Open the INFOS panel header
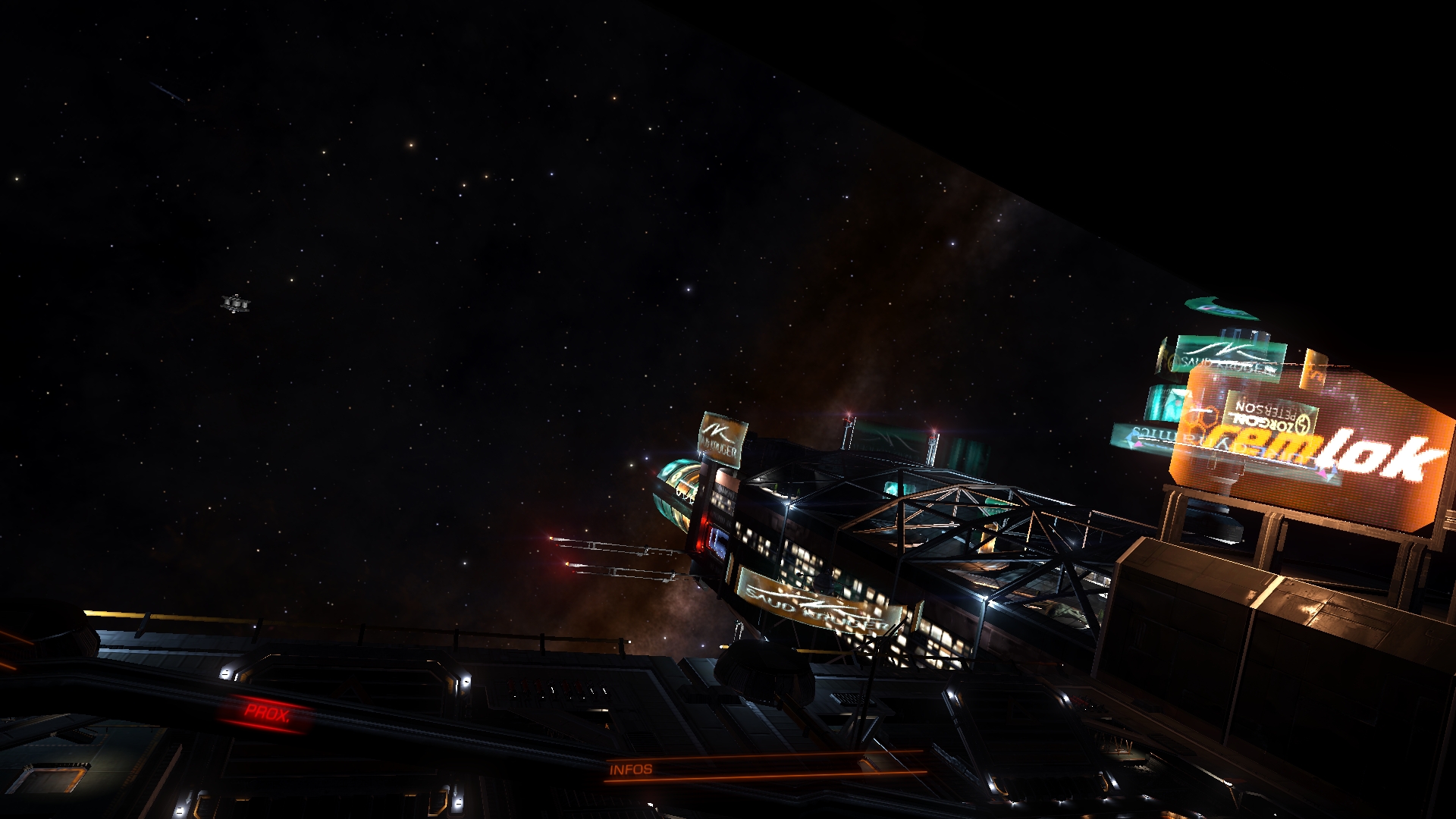The width and height of the screenshot is (1456, 819). click(x=631, y=769)
